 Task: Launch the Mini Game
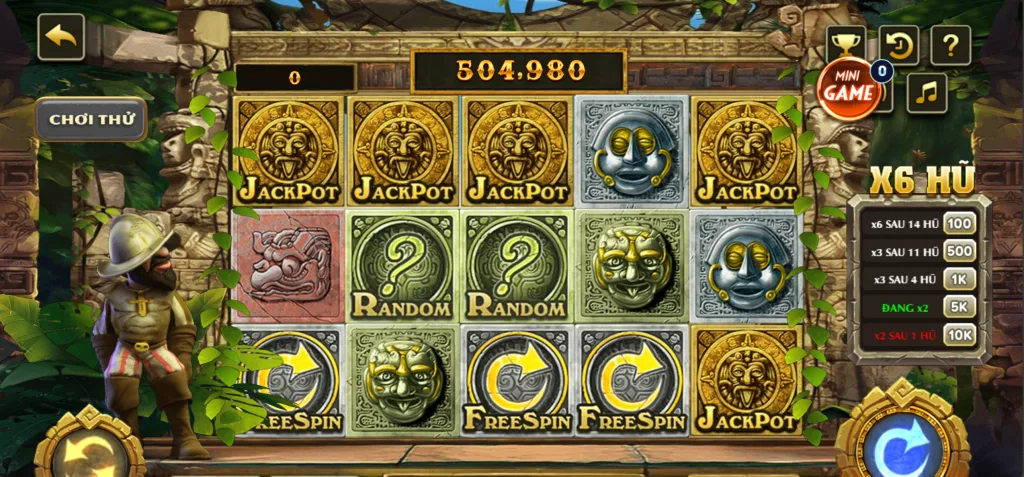(849, 88)
